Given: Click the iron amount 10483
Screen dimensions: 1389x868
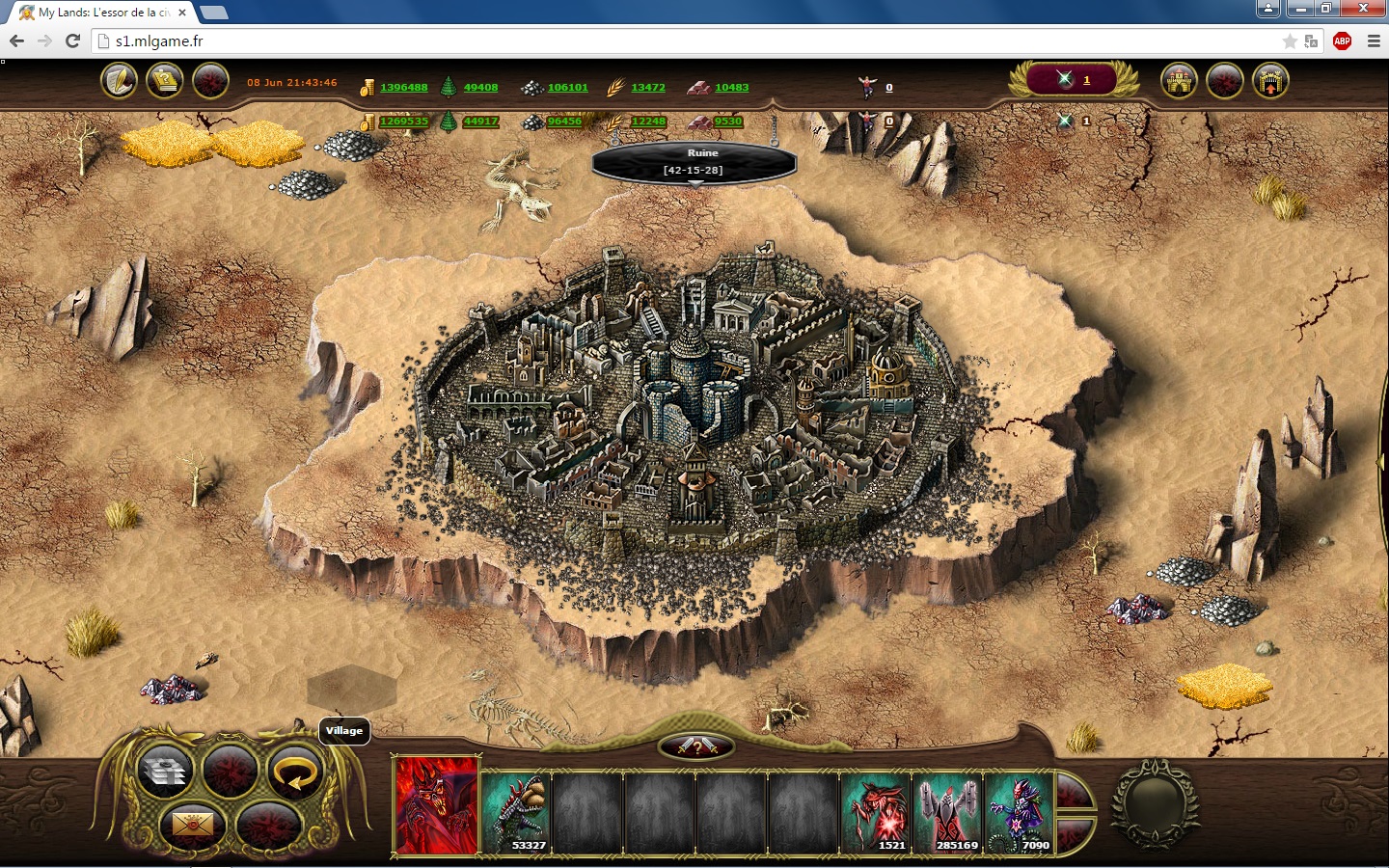Looking at the screenshot, I should point(731,88).
